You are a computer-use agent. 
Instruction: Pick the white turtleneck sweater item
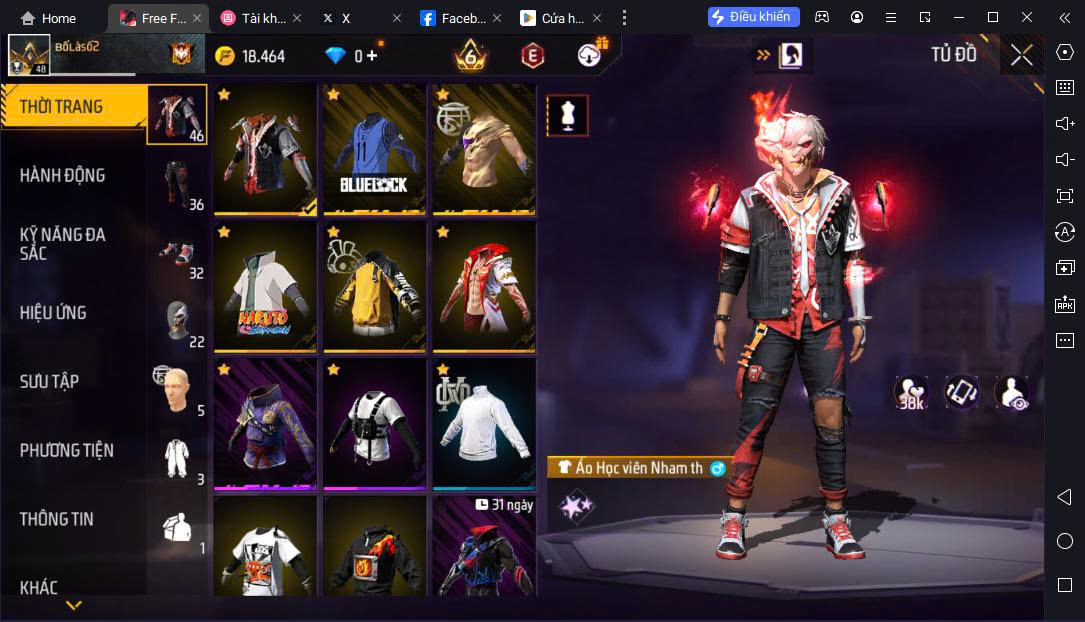tap(484, 423)
